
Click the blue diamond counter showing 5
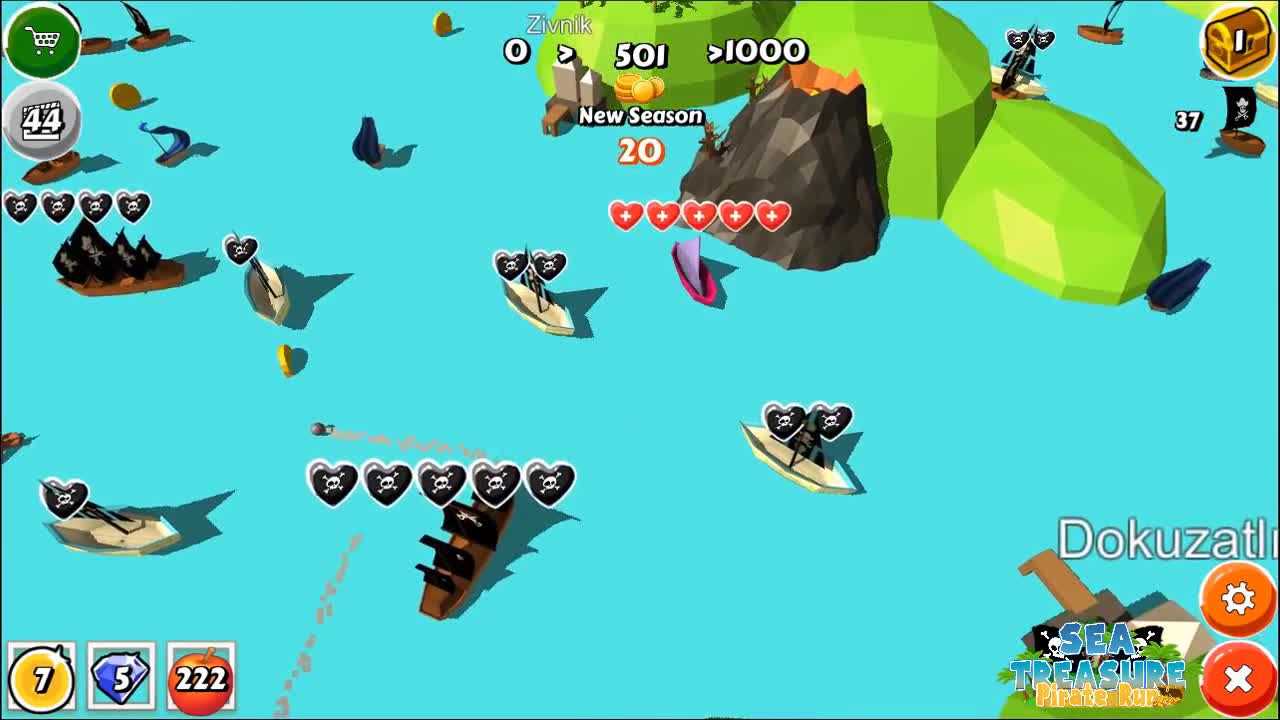pyautogui.click(x=118, y=678)
